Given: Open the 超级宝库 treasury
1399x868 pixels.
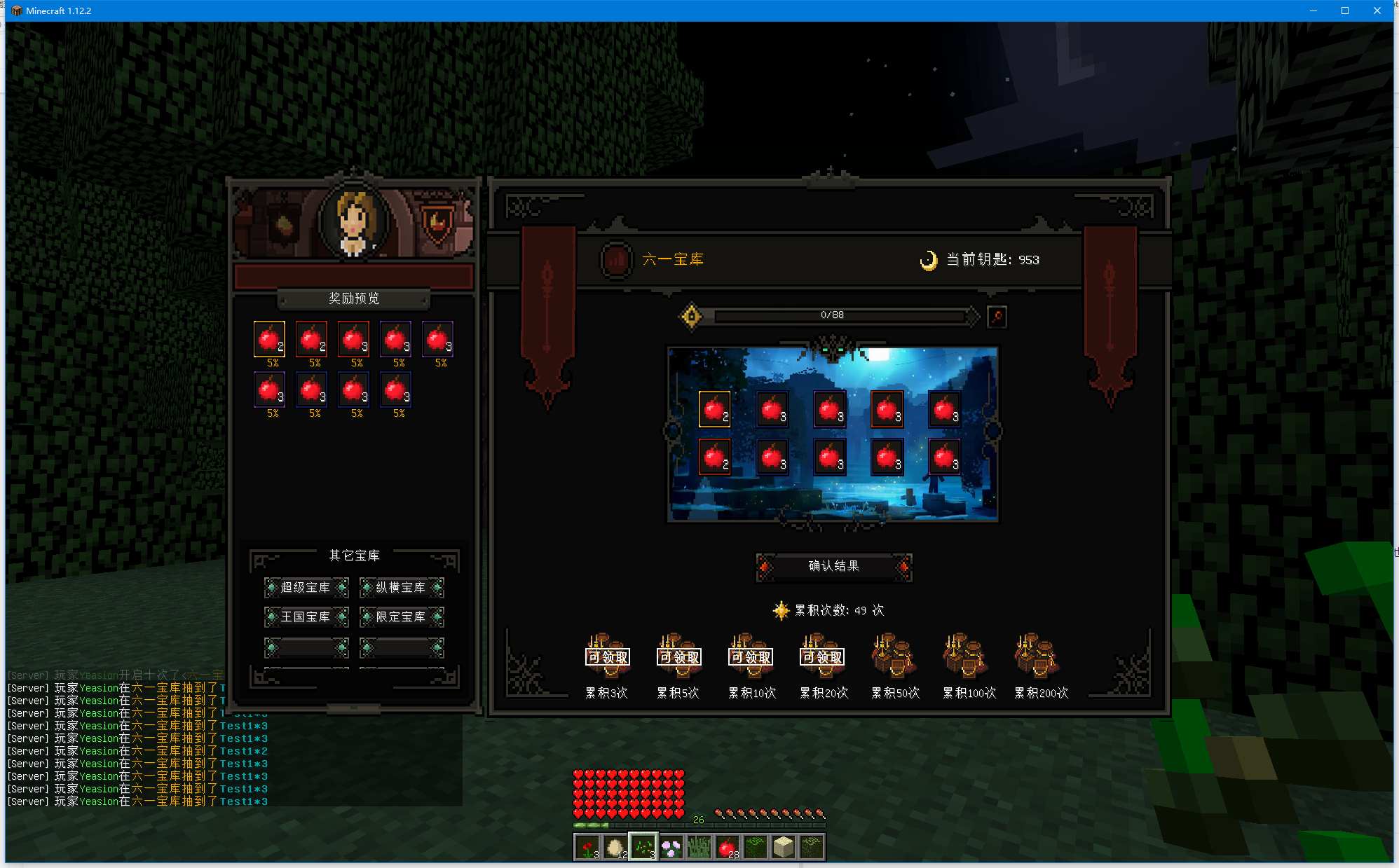Looking at the screenshot, I should click(306, 588).
